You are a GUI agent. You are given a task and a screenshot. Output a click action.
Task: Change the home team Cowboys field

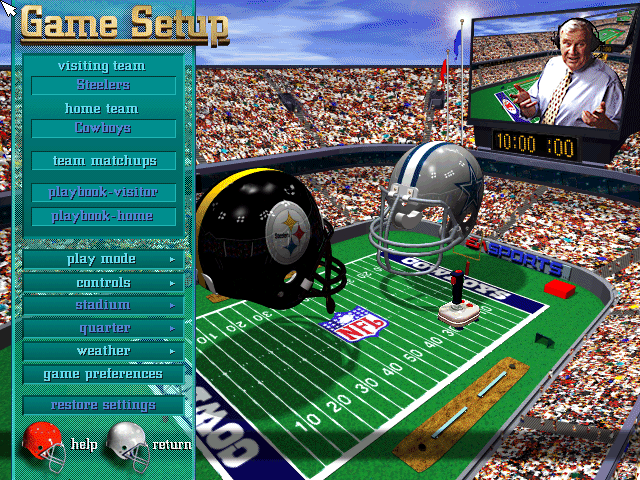pyautogui.click(x=104, y=129)
